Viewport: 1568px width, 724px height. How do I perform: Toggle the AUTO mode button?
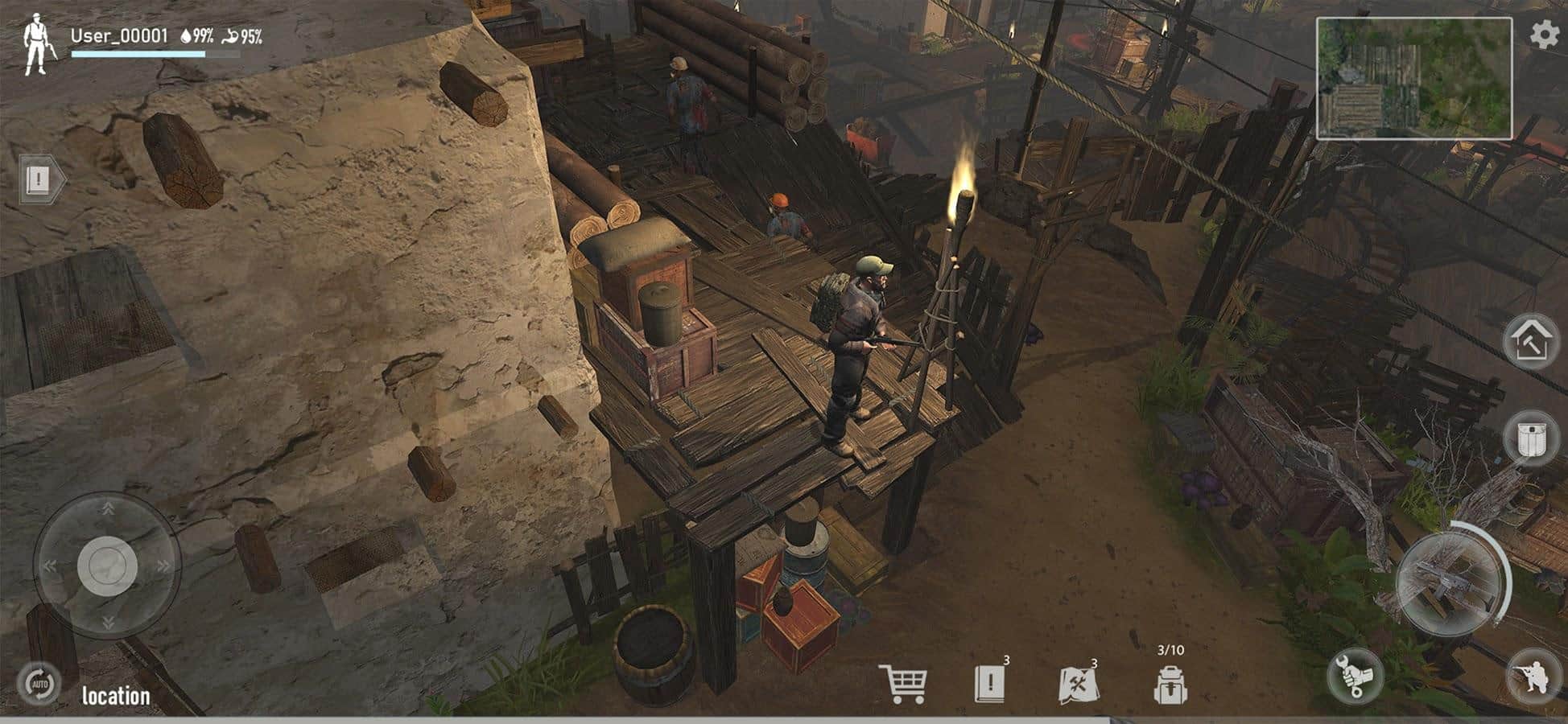coord(39,685)
